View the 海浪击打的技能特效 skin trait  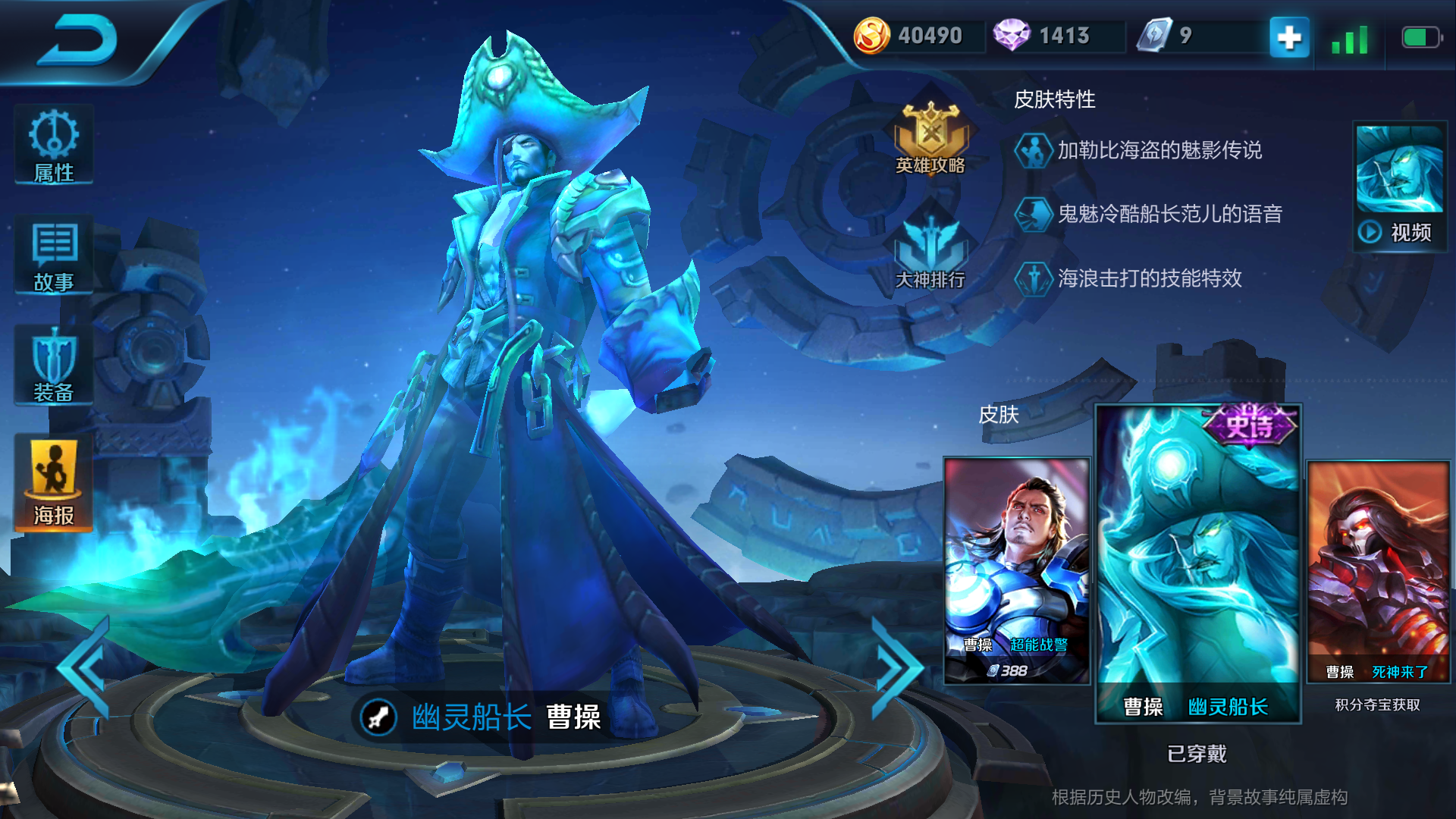click(x=1149, y=278)
